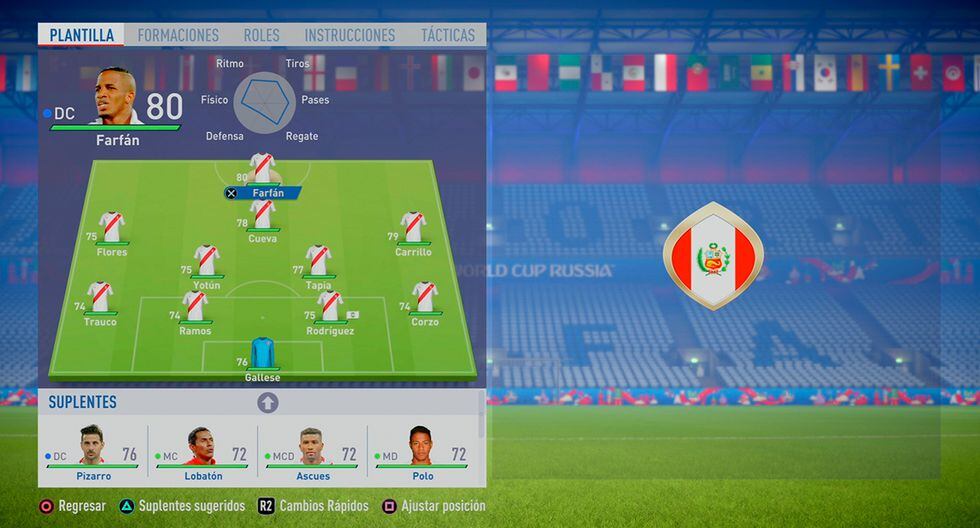Pick goalkeeper Gallese
This screenshot has width=980, height=528.
tap(262, 354)
